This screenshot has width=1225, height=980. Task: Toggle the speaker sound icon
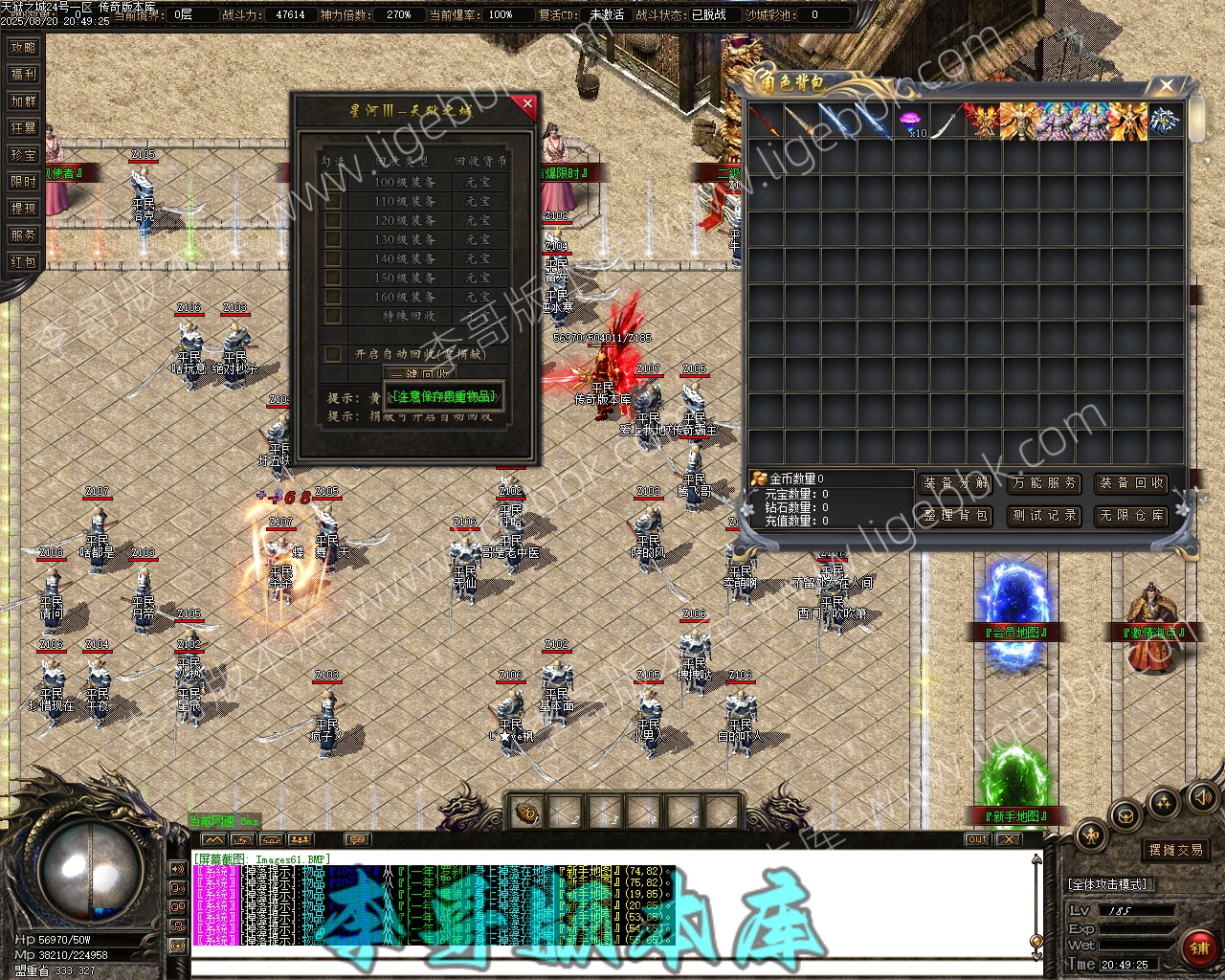[x=1201, y=797]
